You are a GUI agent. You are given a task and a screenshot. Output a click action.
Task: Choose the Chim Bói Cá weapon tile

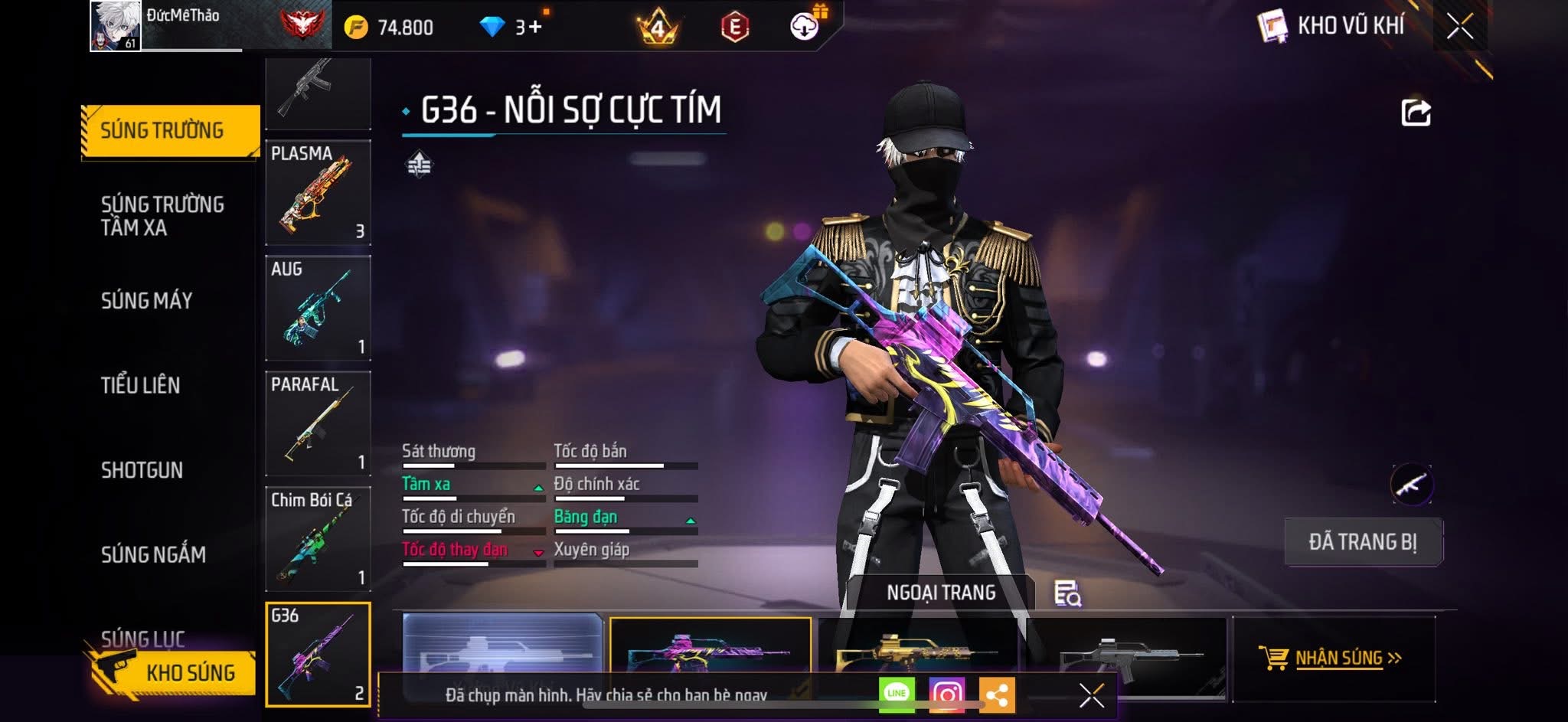(x=318, y=539)
